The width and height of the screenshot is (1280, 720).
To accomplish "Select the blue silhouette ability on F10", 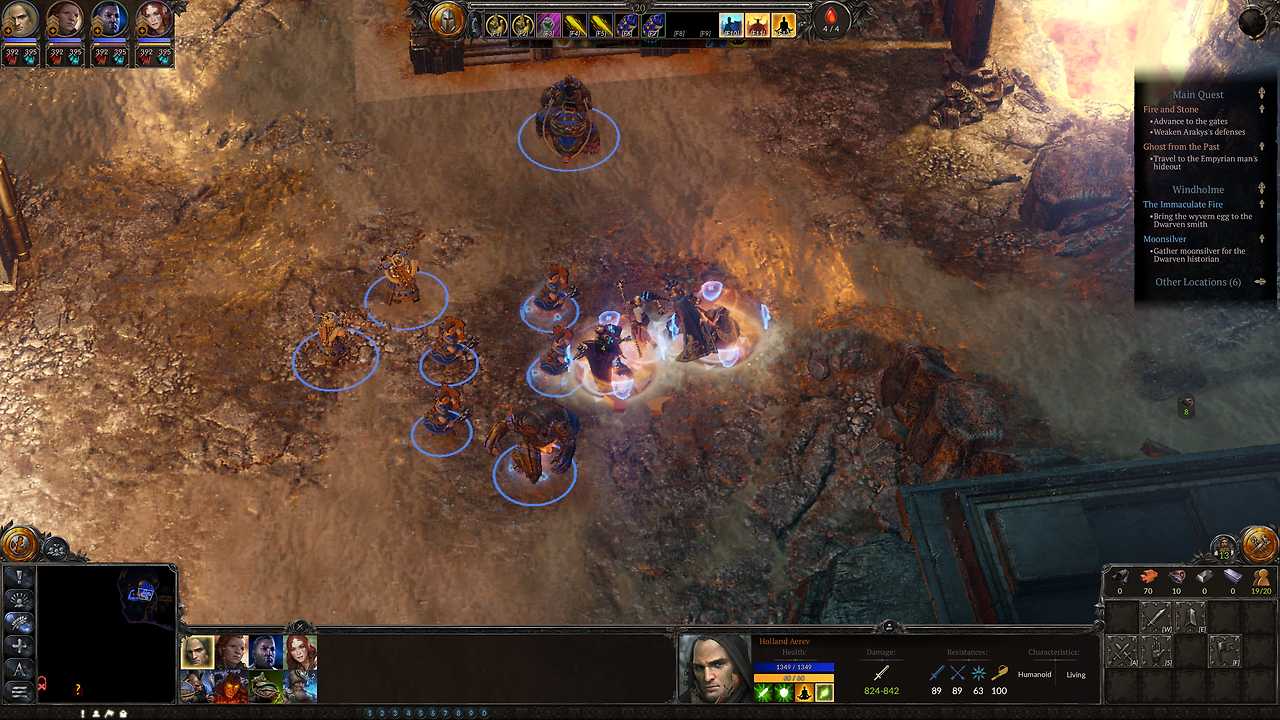I will pos(731,25).
